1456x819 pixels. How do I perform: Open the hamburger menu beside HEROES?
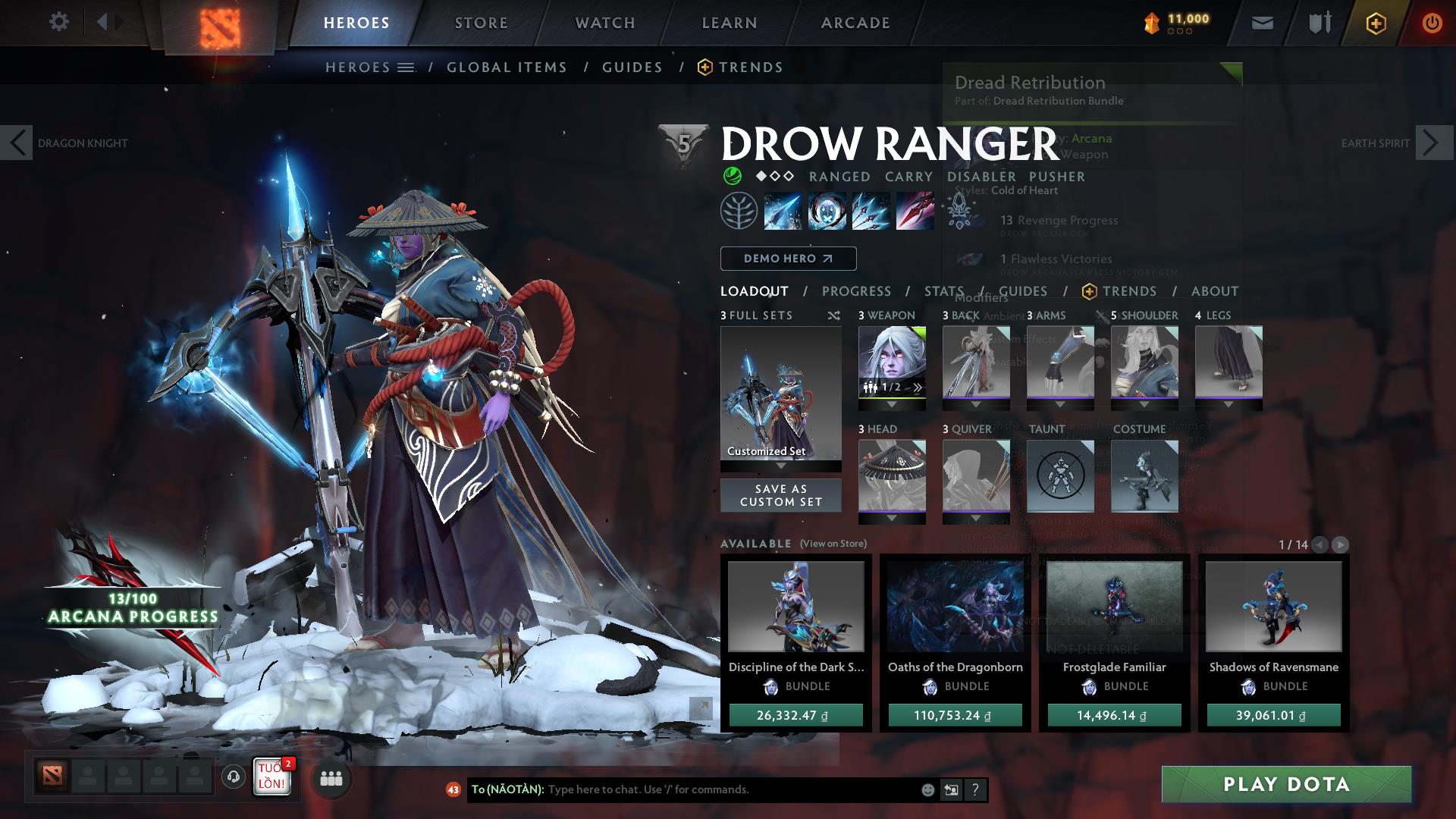[407, 67]
